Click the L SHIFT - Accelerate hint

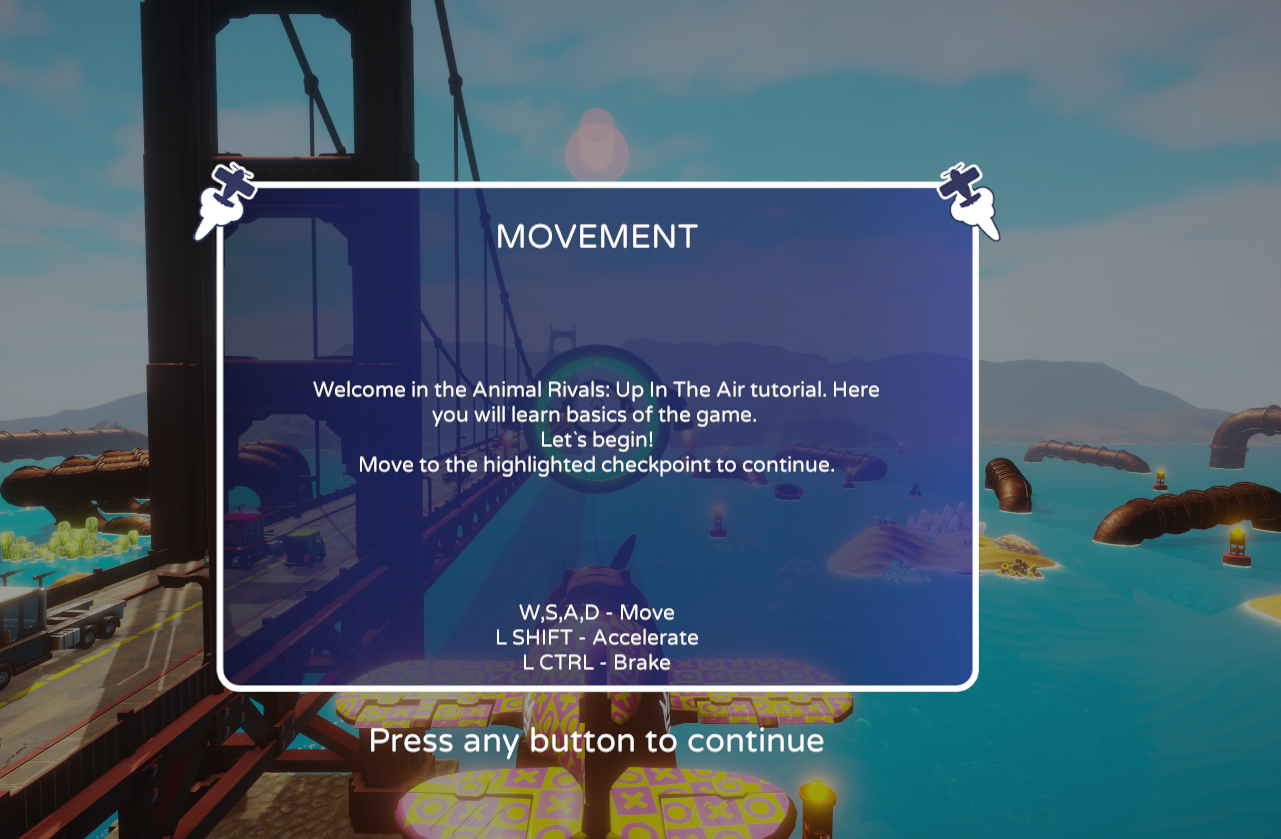click(597, 637)
